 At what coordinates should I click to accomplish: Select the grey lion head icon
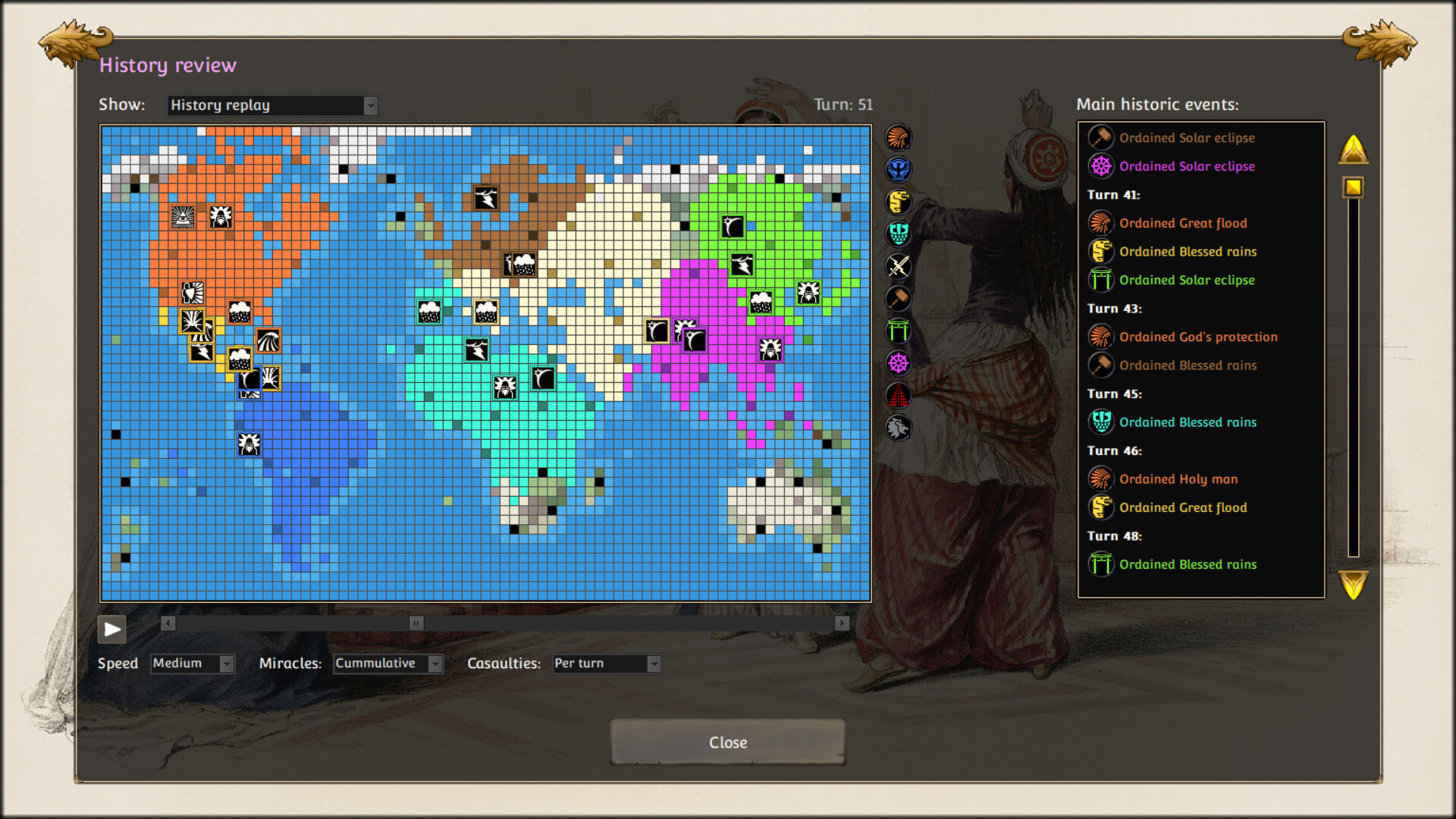(x=898, y=428)
